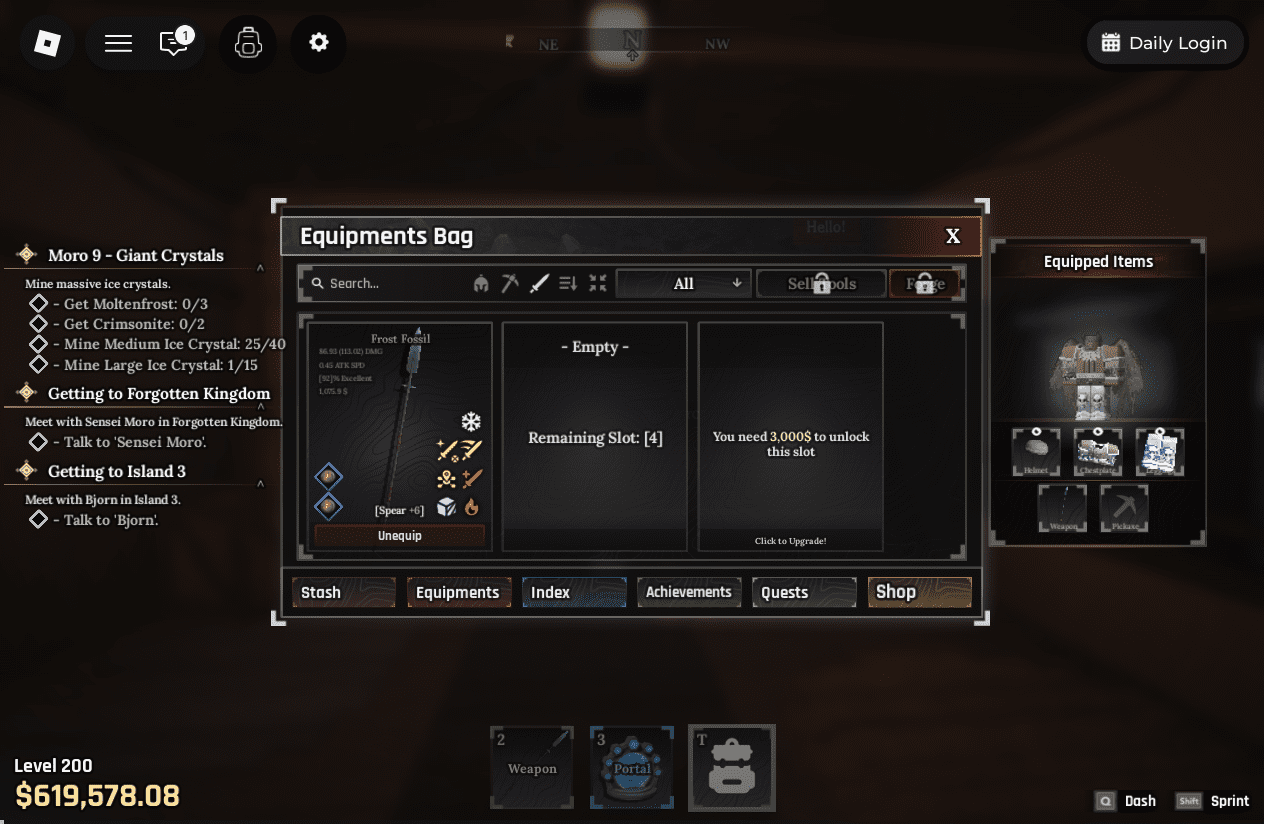Close the Equipments Bag window
The height and width of the screenshot is (824, 1264).
click(x=952, y=236)
